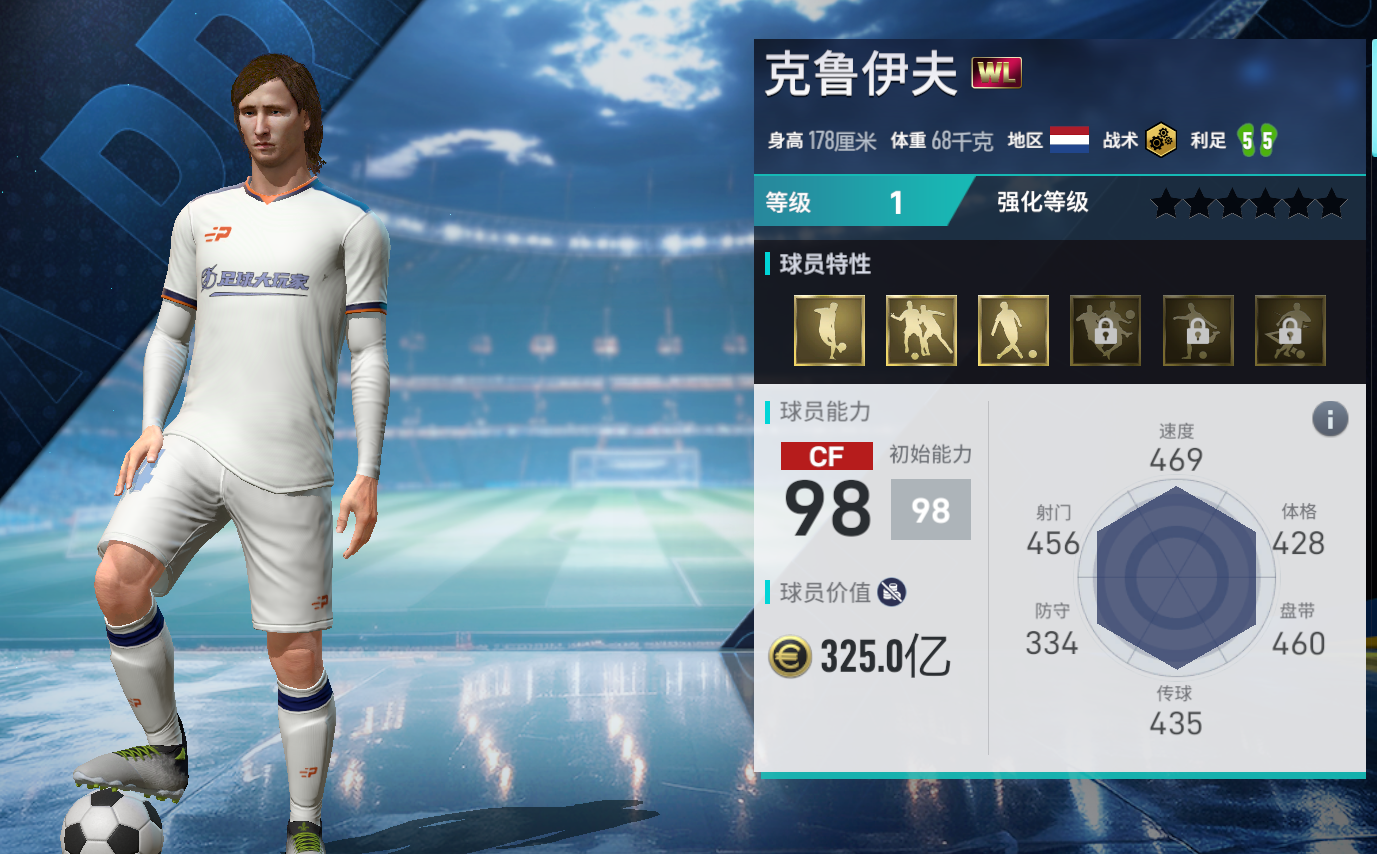
Task: Select the first unlocked player trait icon
Action: click(829, 330)
